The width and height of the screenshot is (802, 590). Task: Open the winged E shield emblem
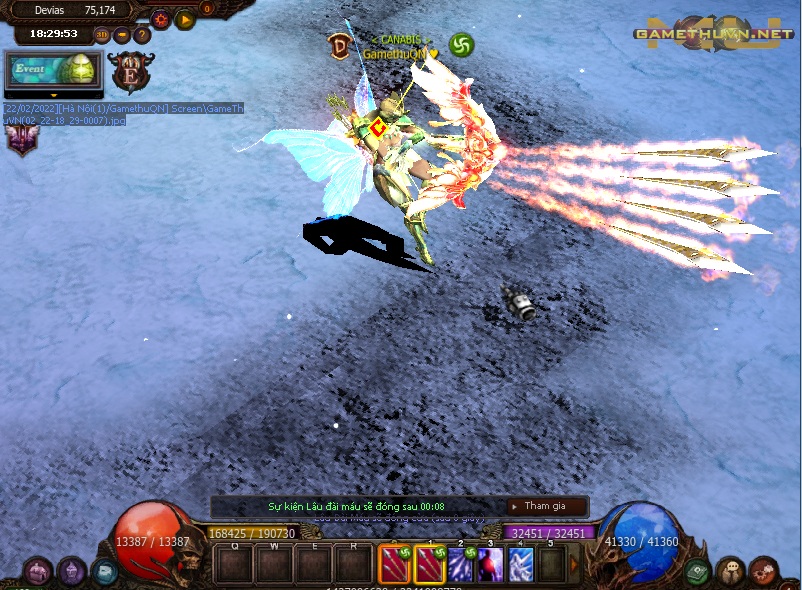[131, 73]
